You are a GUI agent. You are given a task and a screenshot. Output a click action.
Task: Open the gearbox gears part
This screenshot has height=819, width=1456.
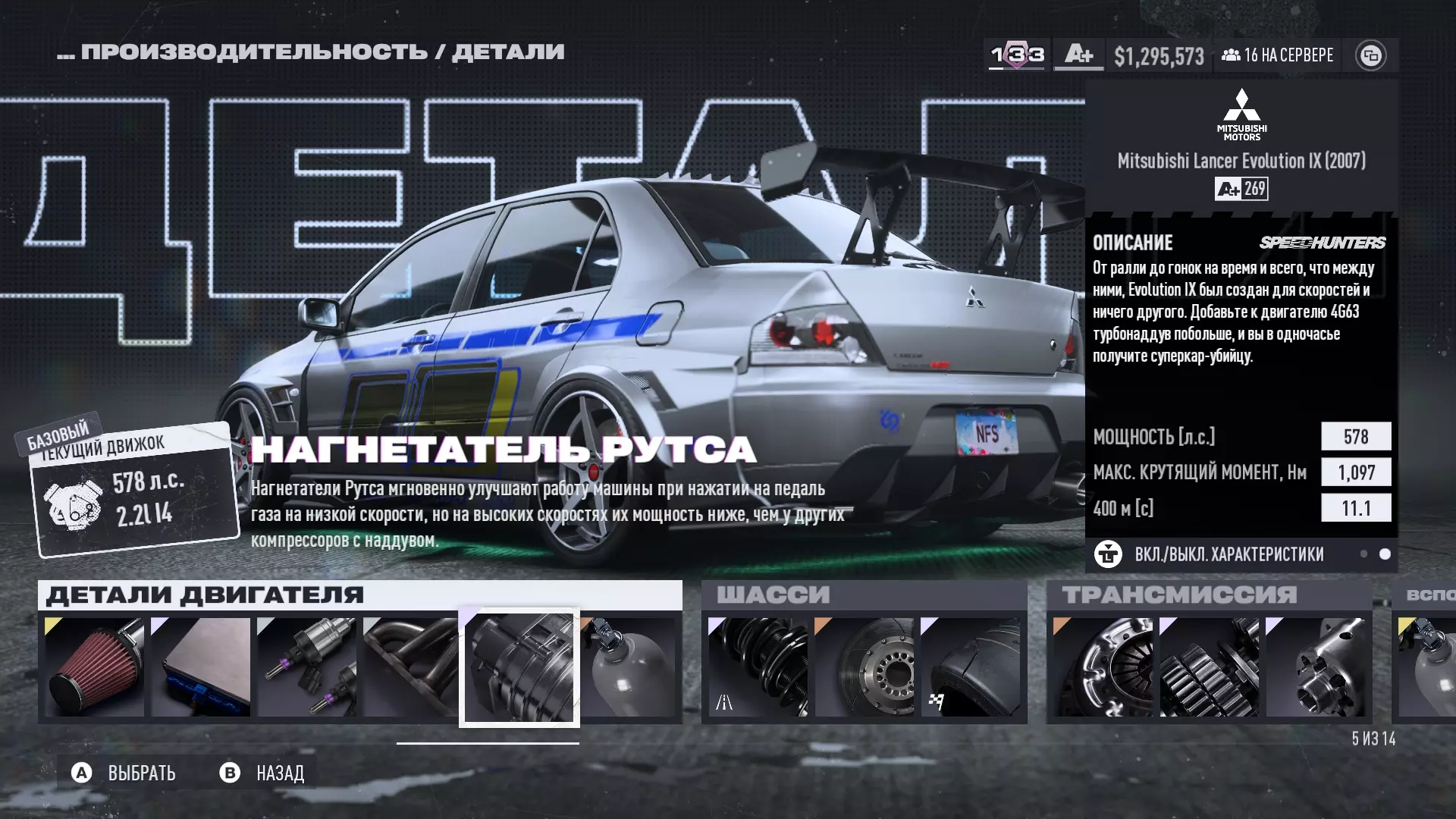(1210, 667)
